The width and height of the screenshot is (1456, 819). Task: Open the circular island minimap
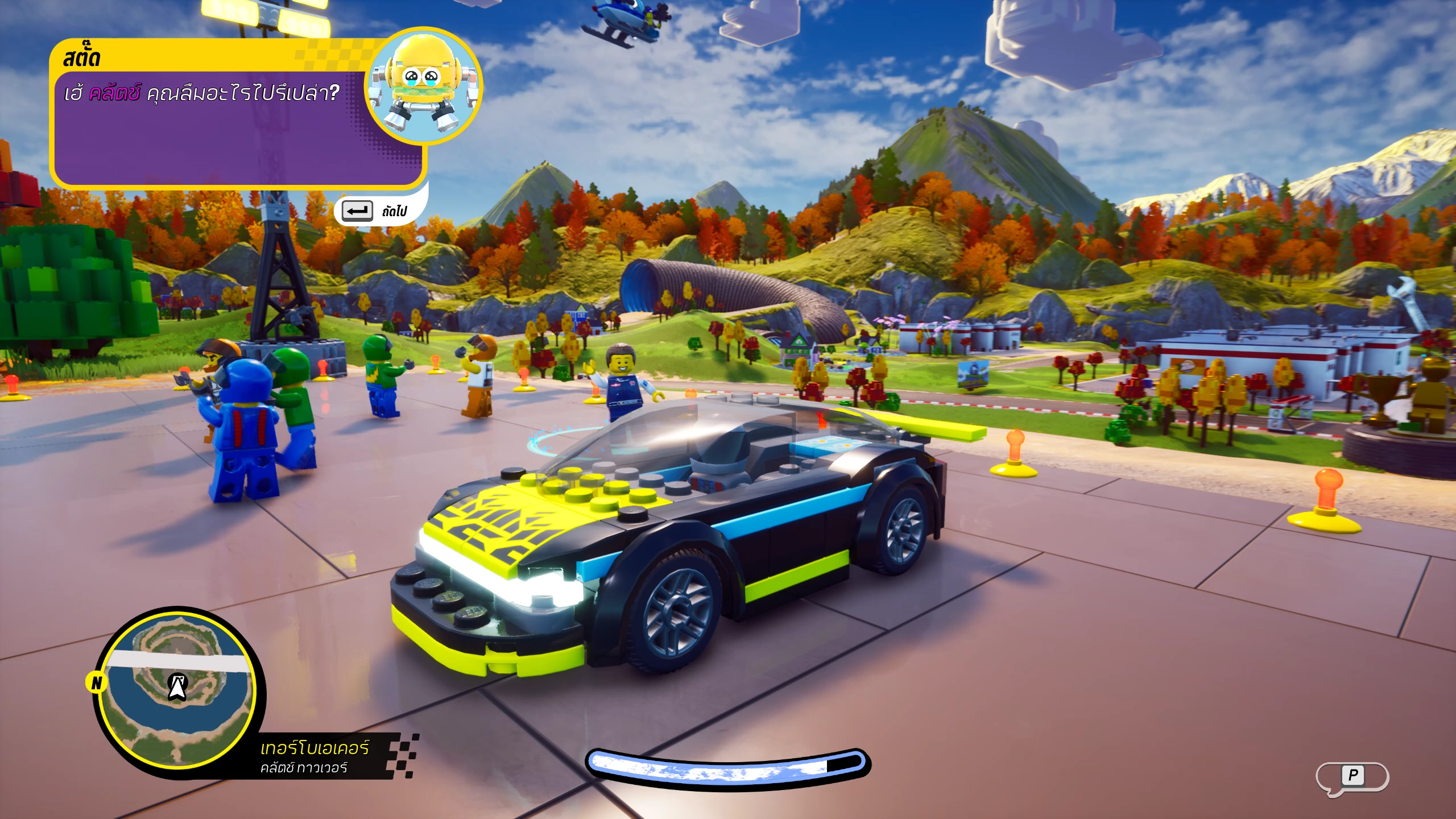pos(178,690)
